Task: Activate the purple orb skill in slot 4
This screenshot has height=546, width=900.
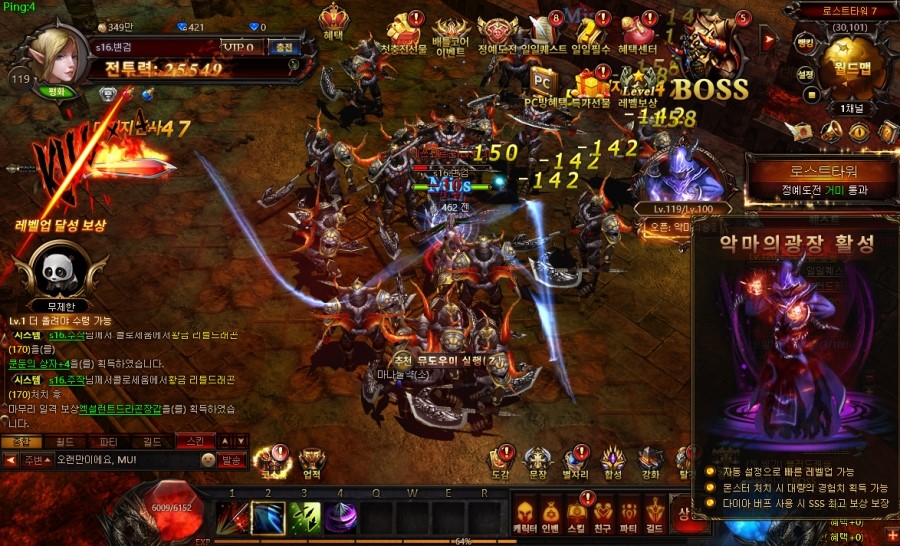Action: coord(343,517)
